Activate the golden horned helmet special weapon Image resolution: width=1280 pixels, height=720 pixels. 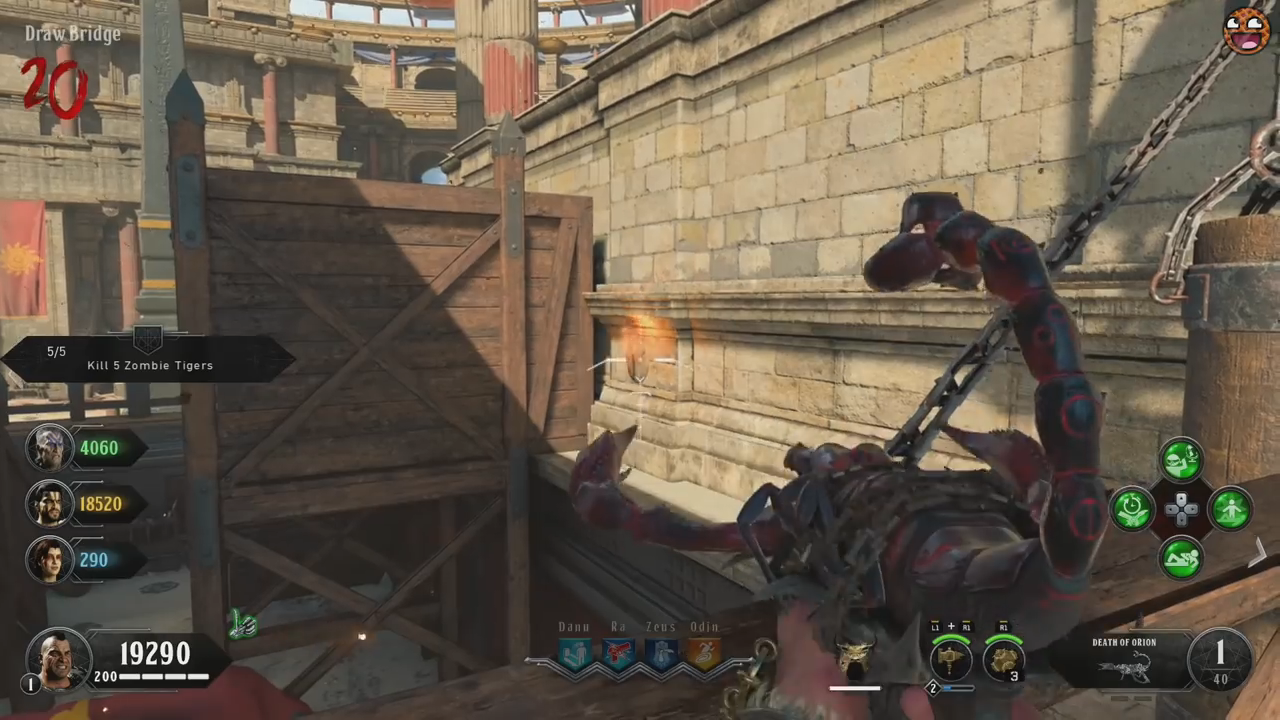tap(854, 658)
